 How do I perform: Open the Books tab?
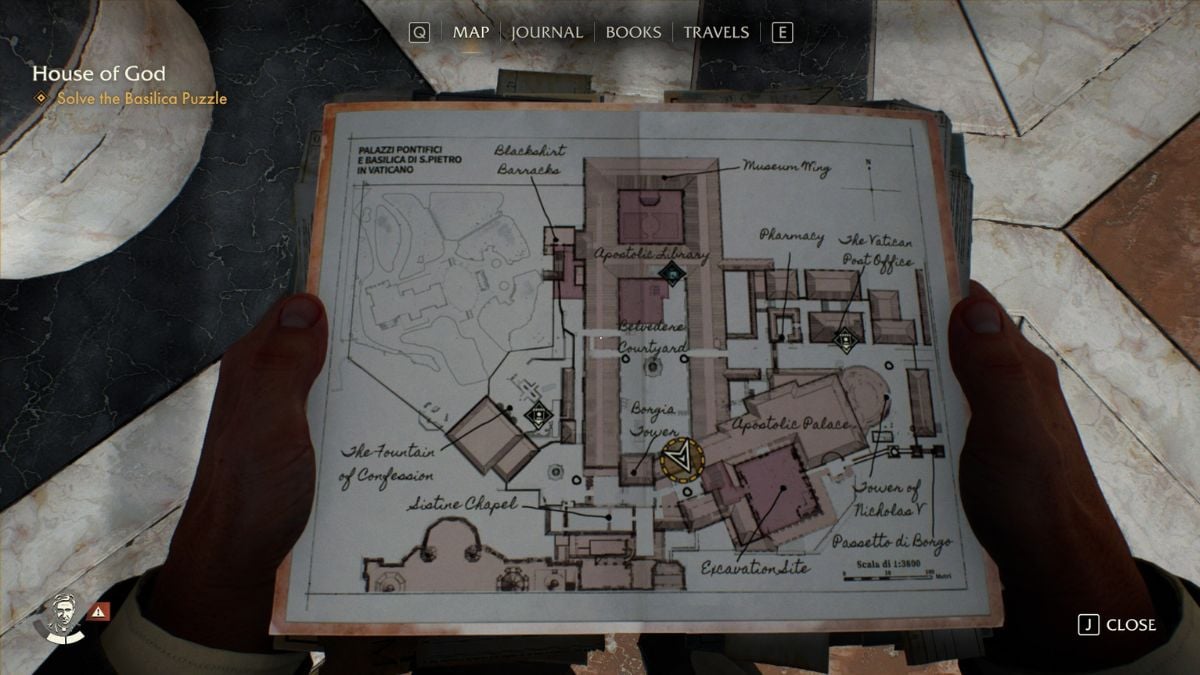(x=634, y=32)
